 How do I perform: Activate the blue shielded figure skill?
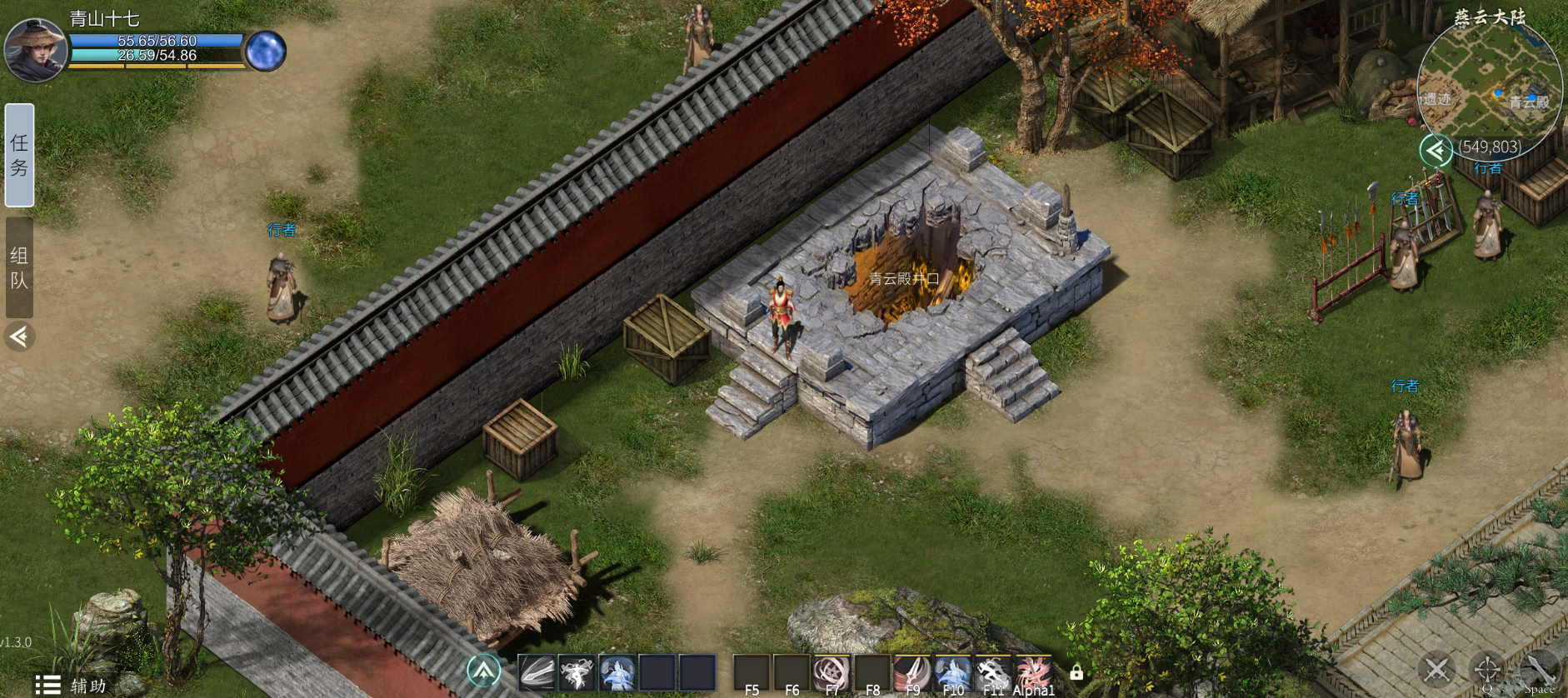click(617, 672)
